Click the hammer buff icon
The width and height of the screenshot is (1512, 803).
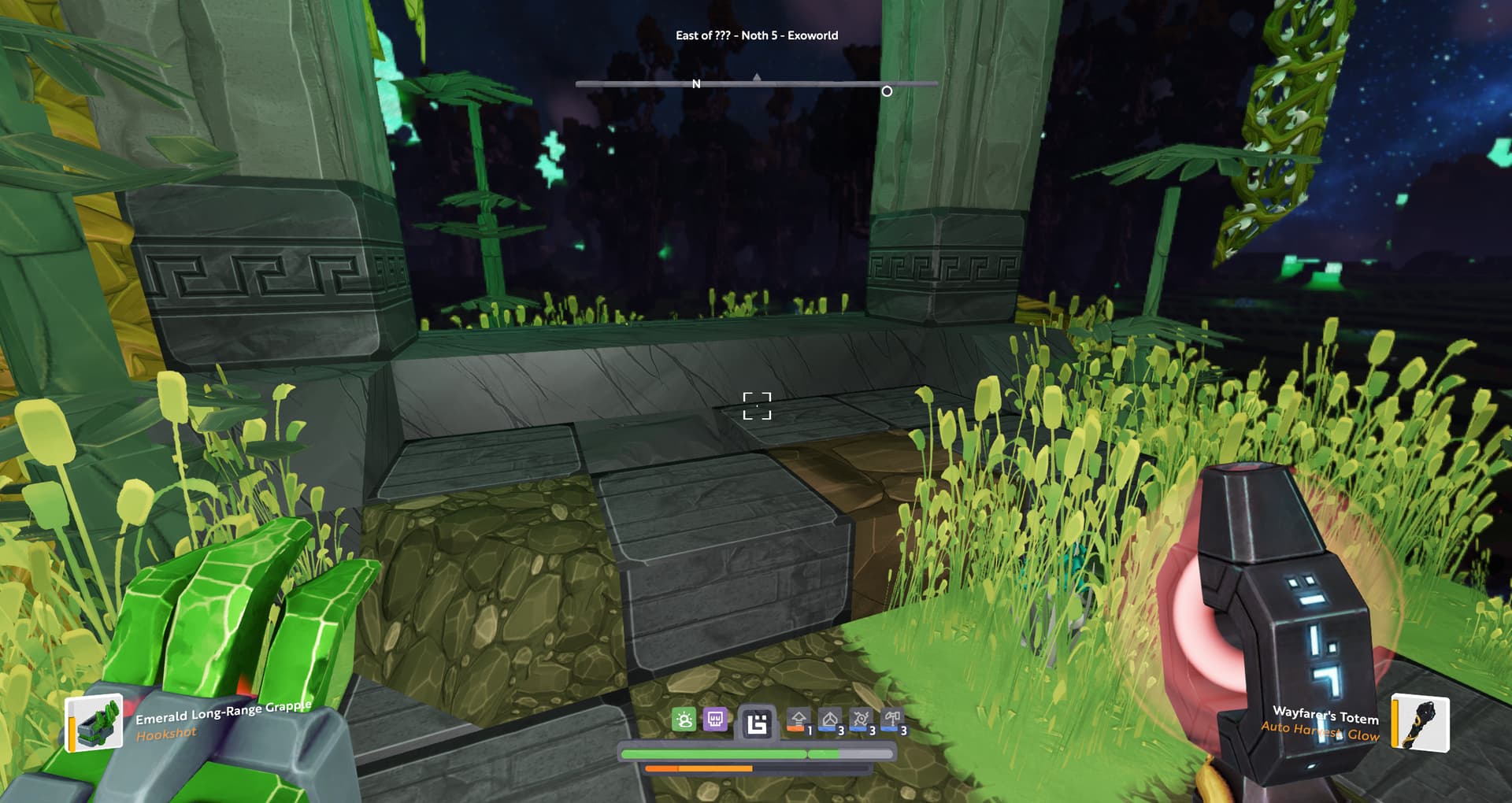(x=892, y=720)
